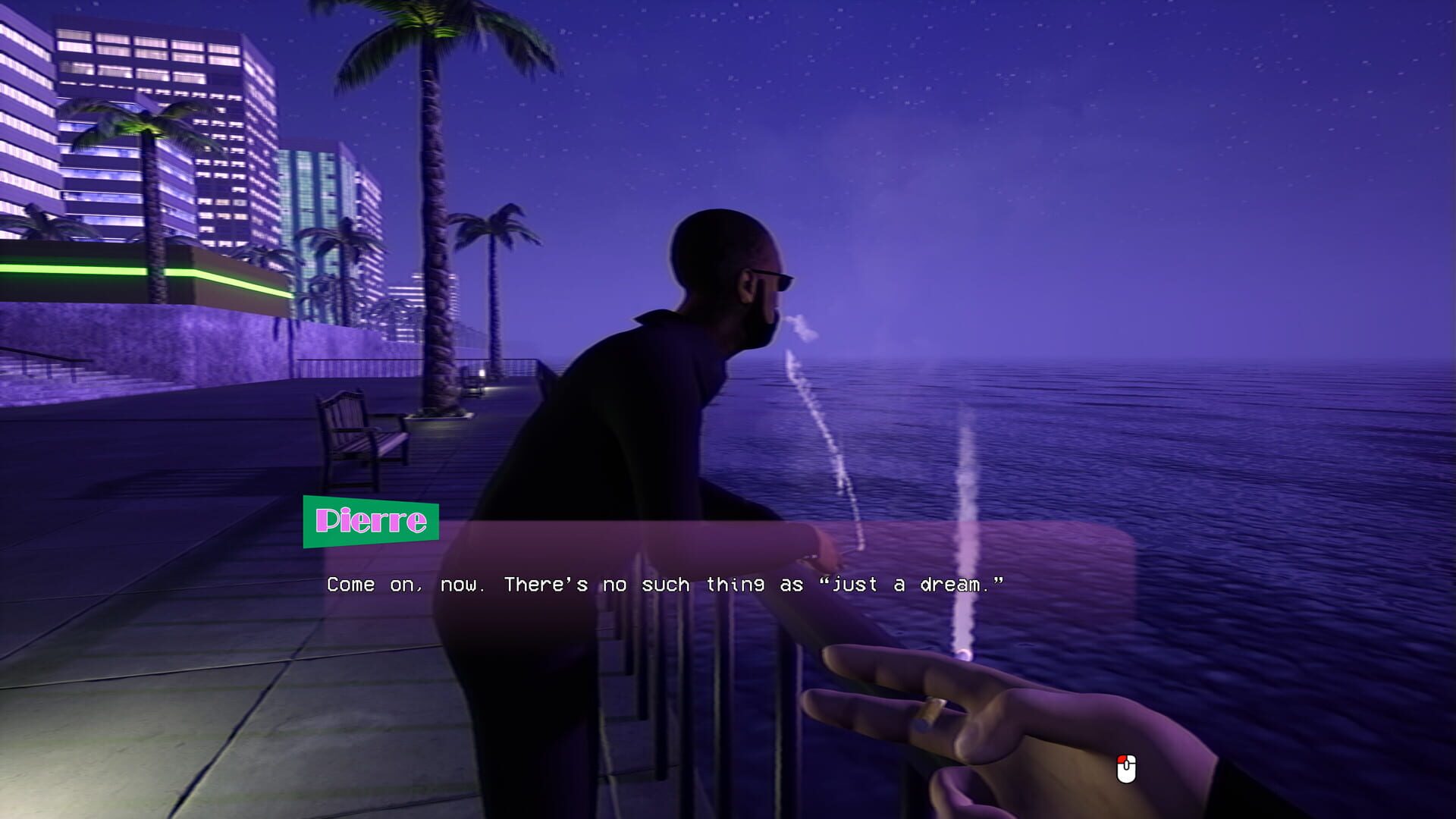Click the white right-button of mouse icon
This screenshot has height=819, width=1456.
tap(1131, 759)
